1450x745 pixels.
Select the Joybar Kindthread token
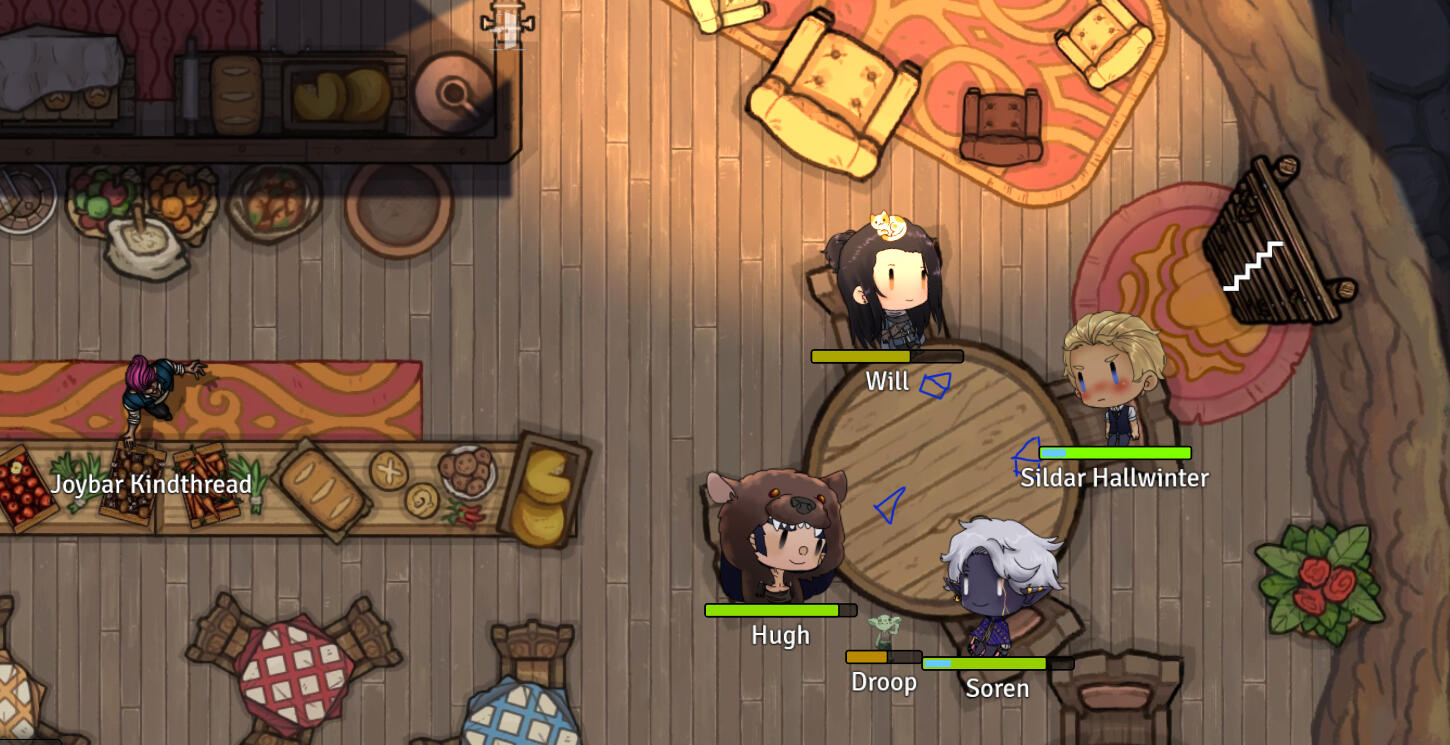[x=155, y=395]
